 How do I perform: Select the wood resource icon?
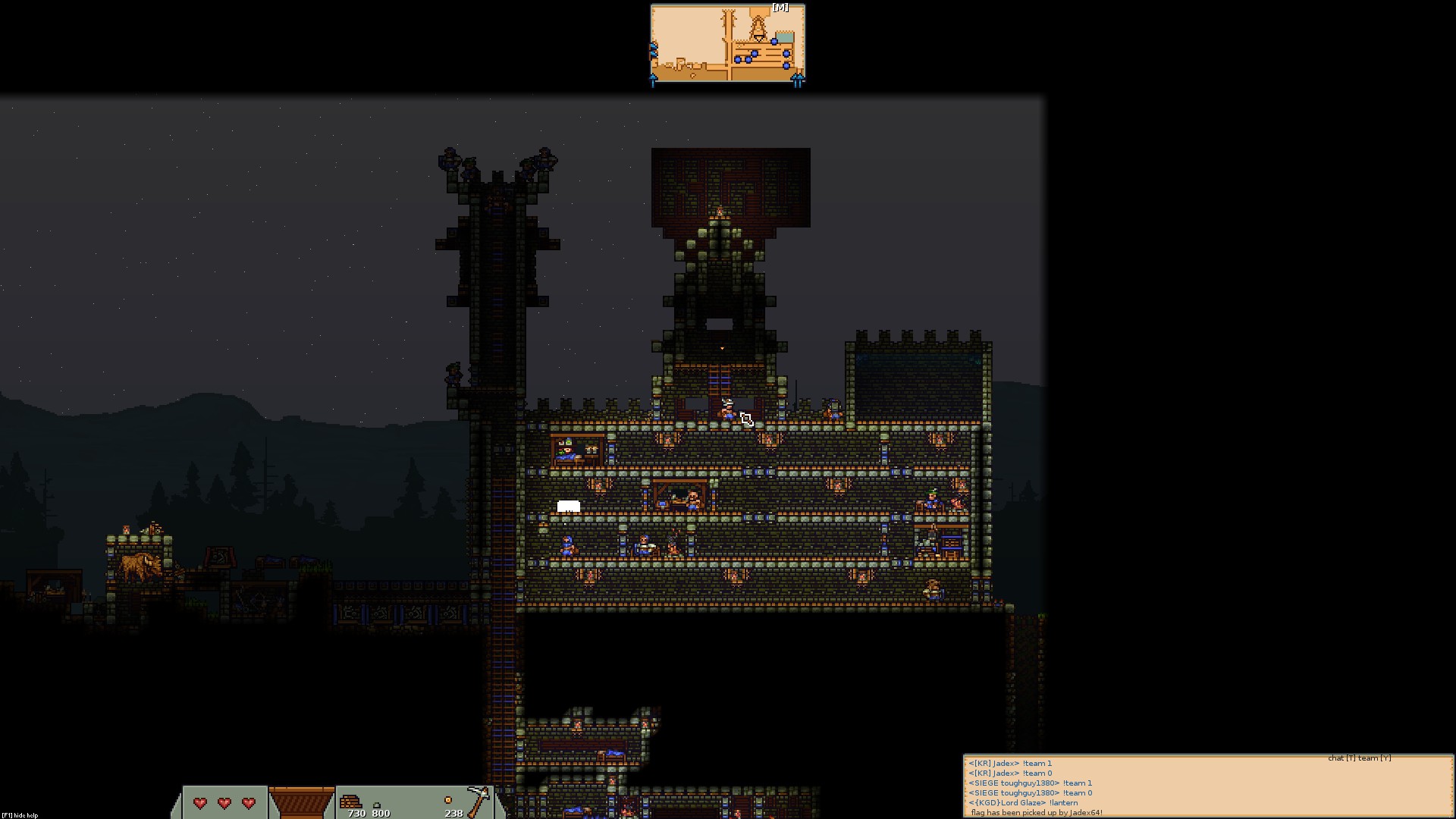(350, 802)
